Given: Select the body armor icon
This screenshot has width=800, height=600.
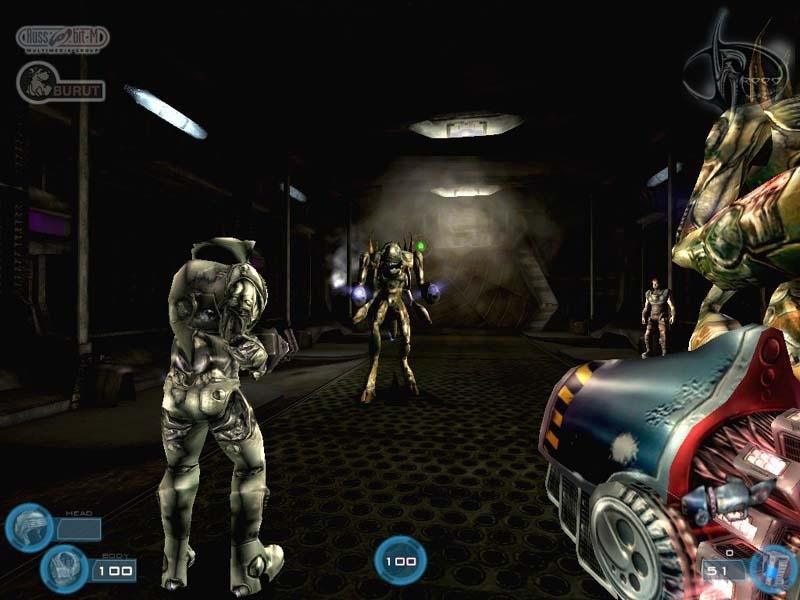Looking at the screenshot, I should 65,569.
